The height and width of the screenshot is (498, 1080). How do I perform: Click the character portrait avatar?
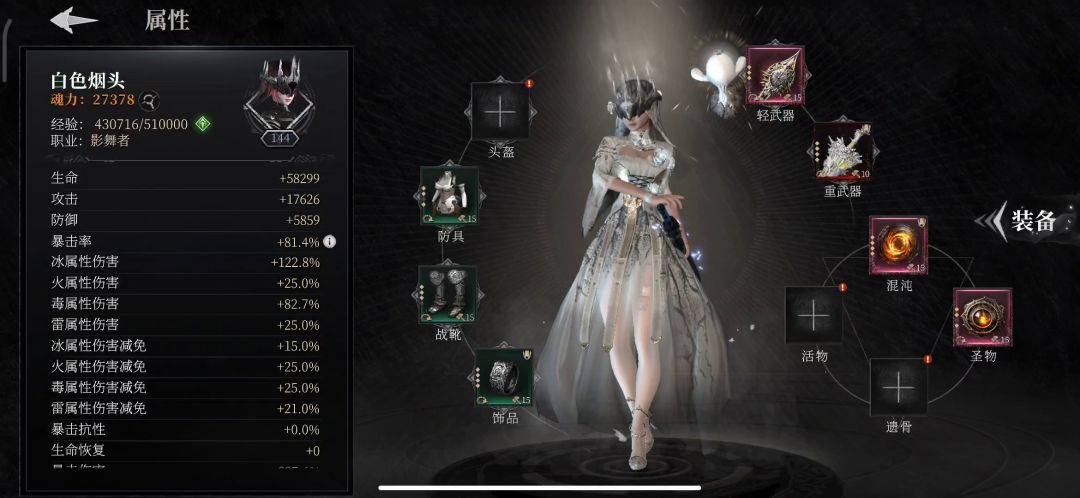(x=281, y=97)
